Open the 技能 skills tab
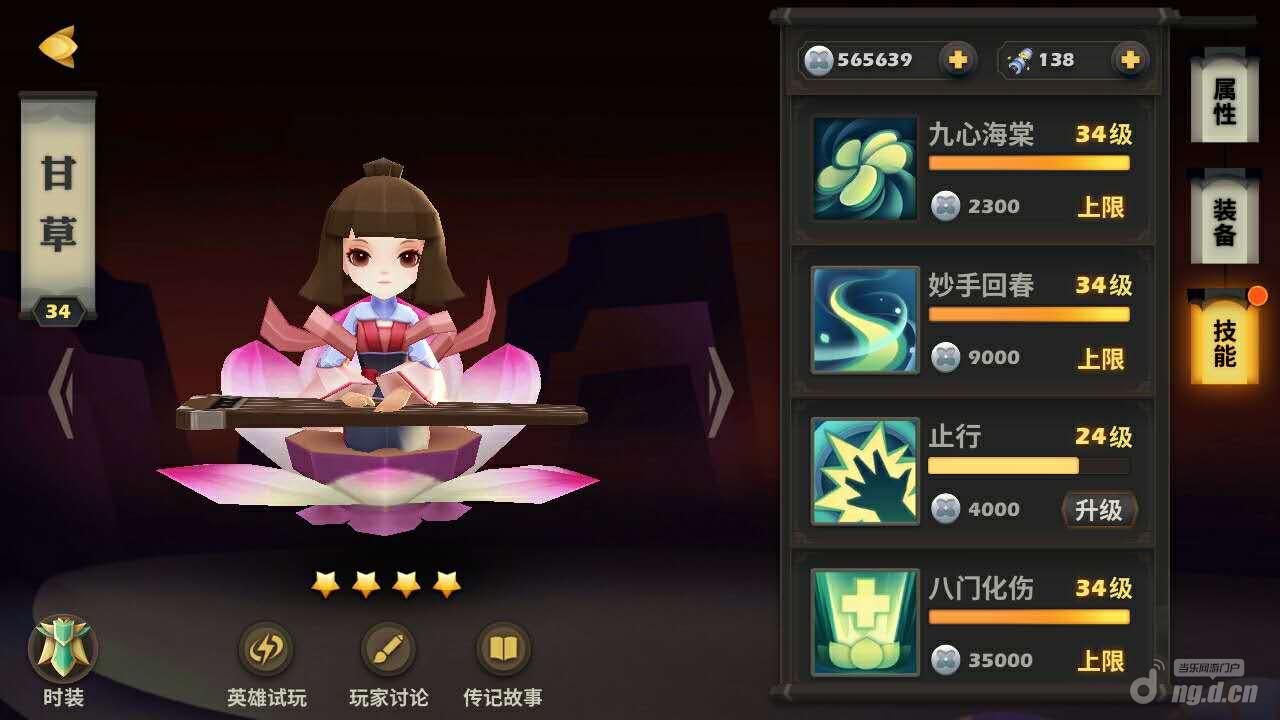 1223,340
